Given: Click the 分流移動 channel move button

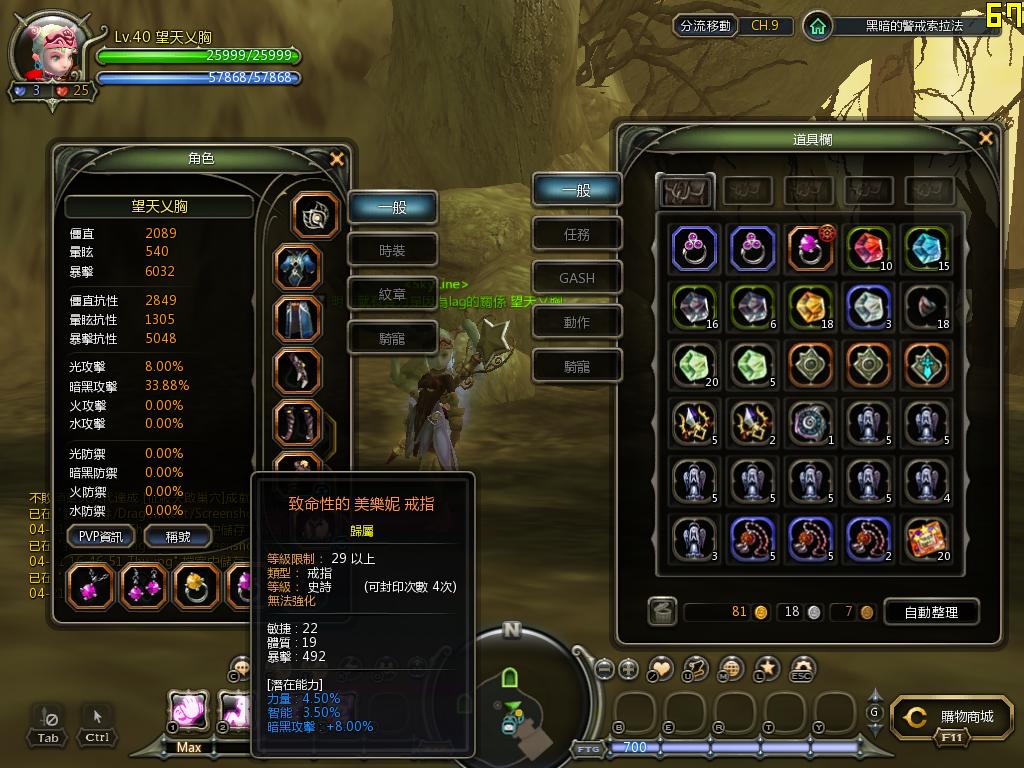Looking at the screenshot, I should point(705,26).
